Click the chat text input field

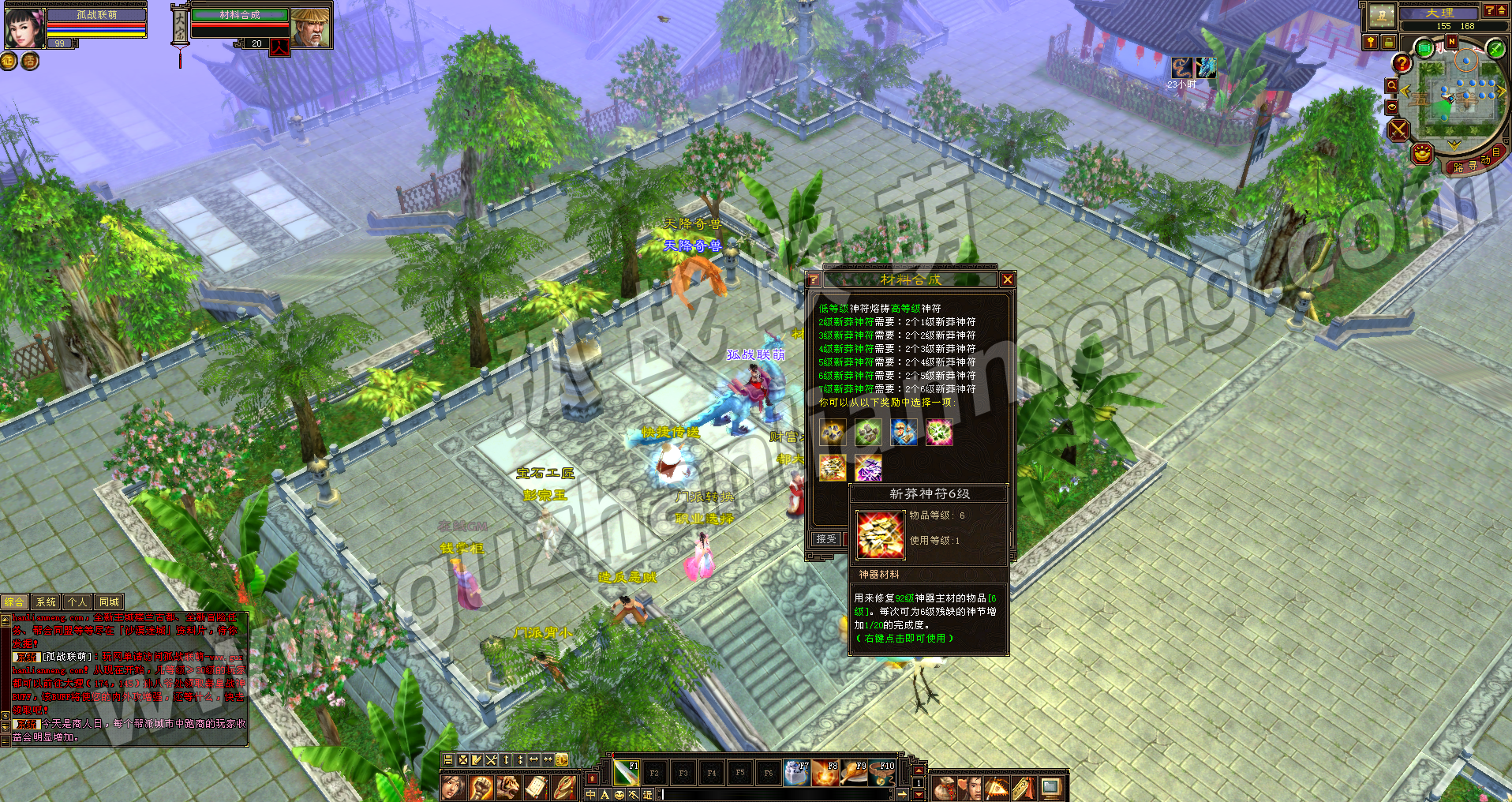773,794
